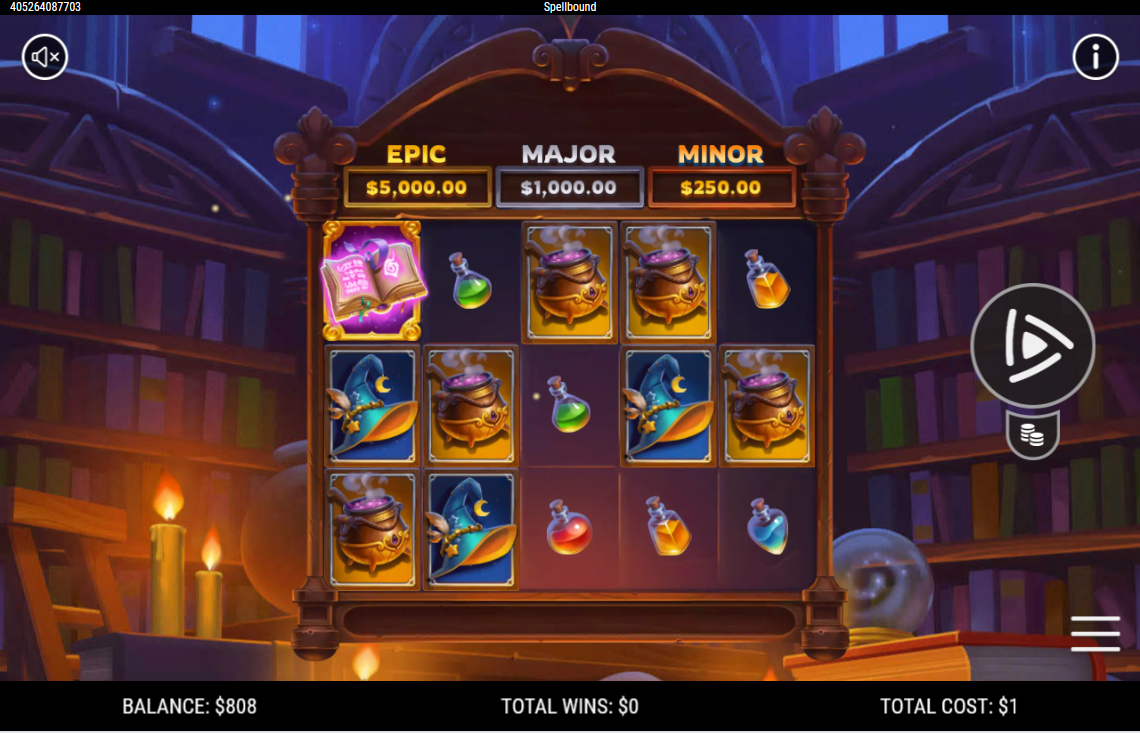Spin the reels with the play button
The width and height of the screenshot is (1140, 733).
(x=1032, y=346)
